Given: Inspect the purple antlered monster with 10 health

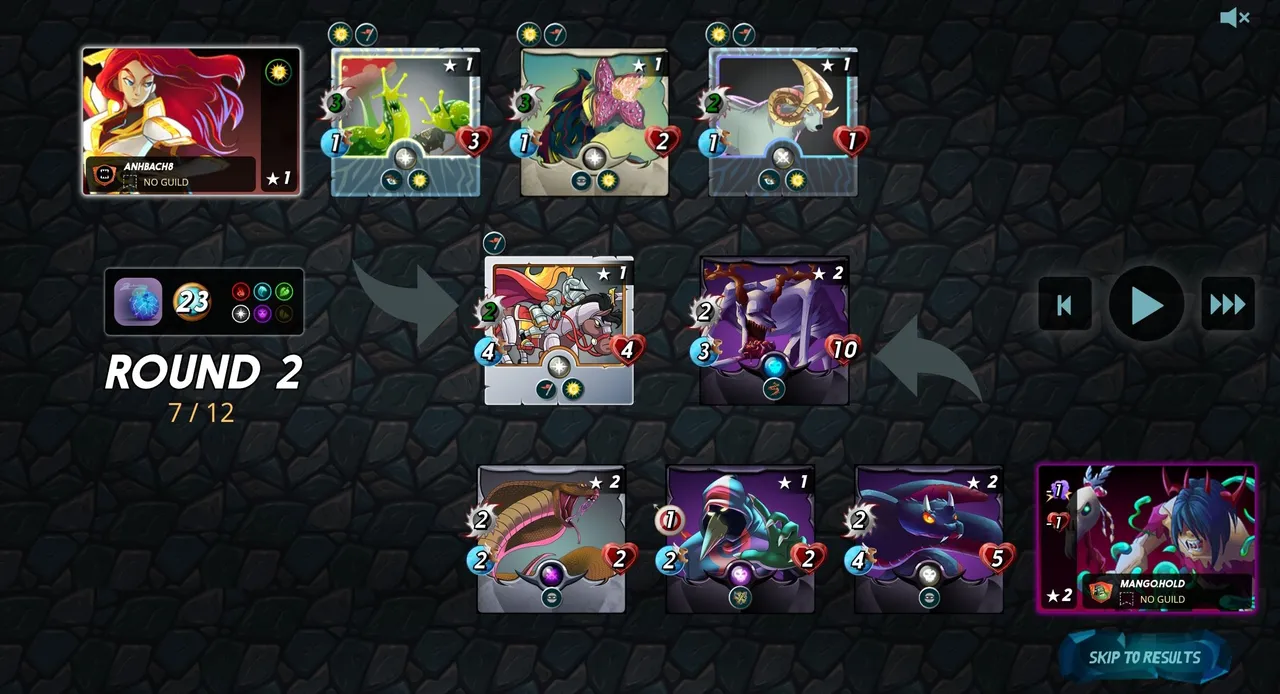Looking at the screenshot, I should 774,331.
